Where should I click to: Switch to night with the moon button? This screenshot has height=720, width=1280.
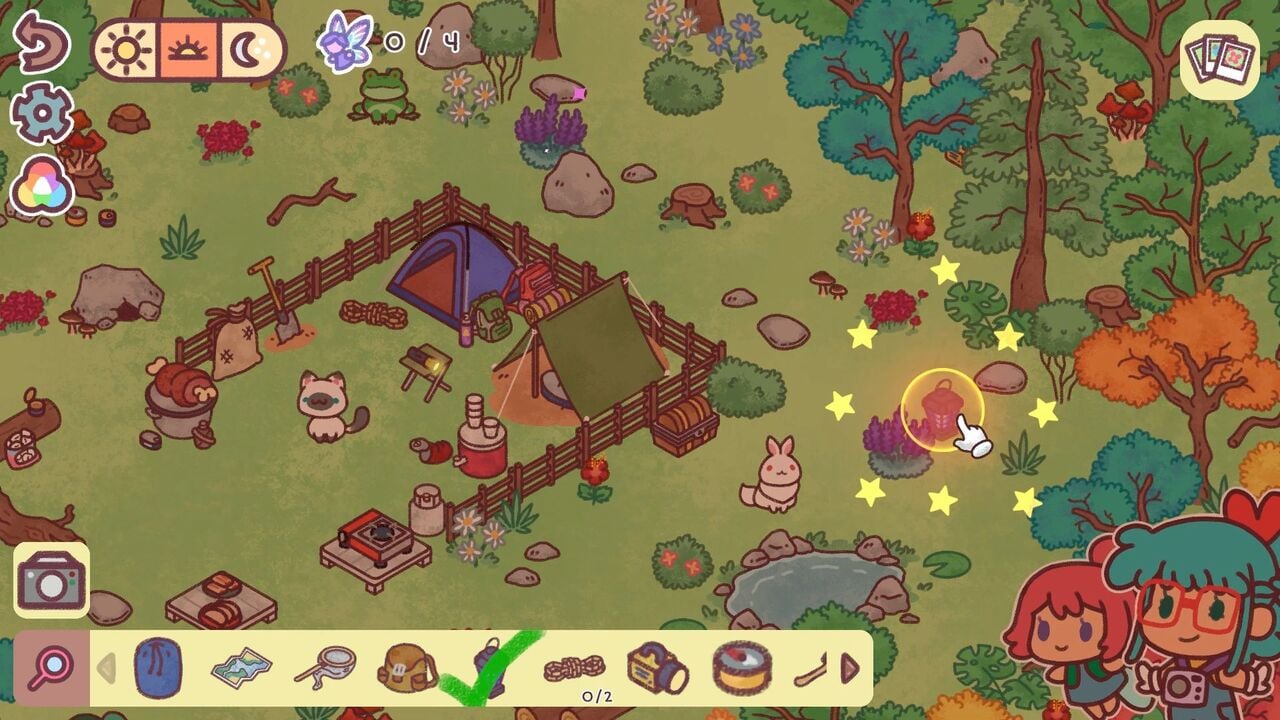[x=247, y=49]
